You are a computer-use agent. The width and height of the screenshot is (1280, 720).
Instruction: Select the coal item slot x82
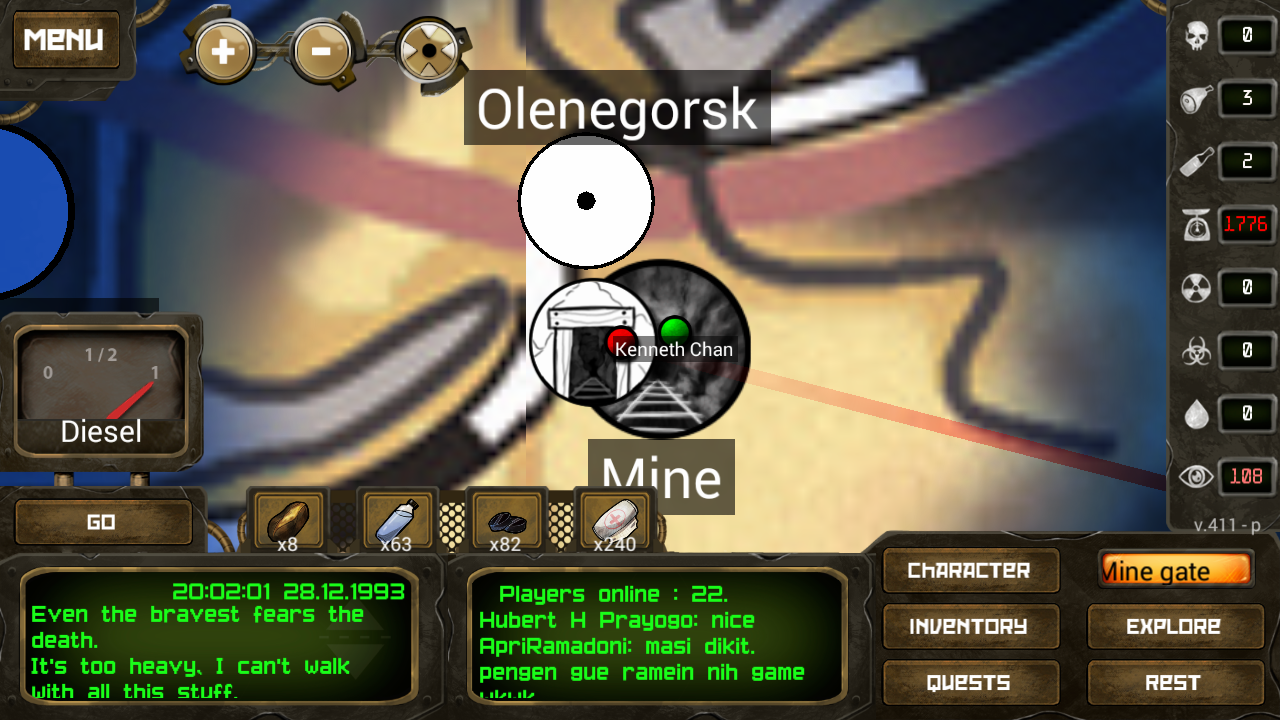(x=506, y=521)
